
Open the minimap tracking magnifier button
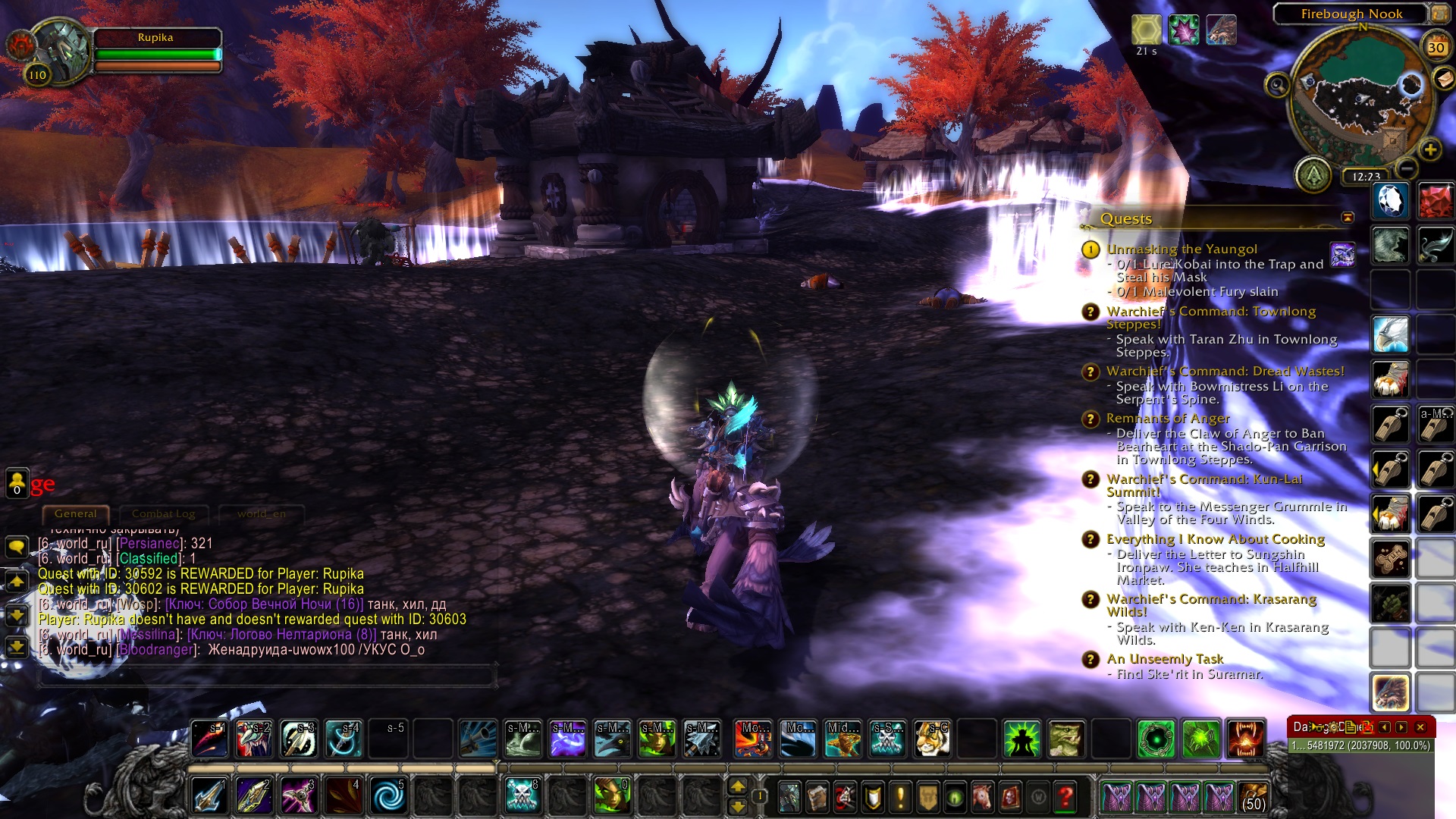click(1277, 84)
